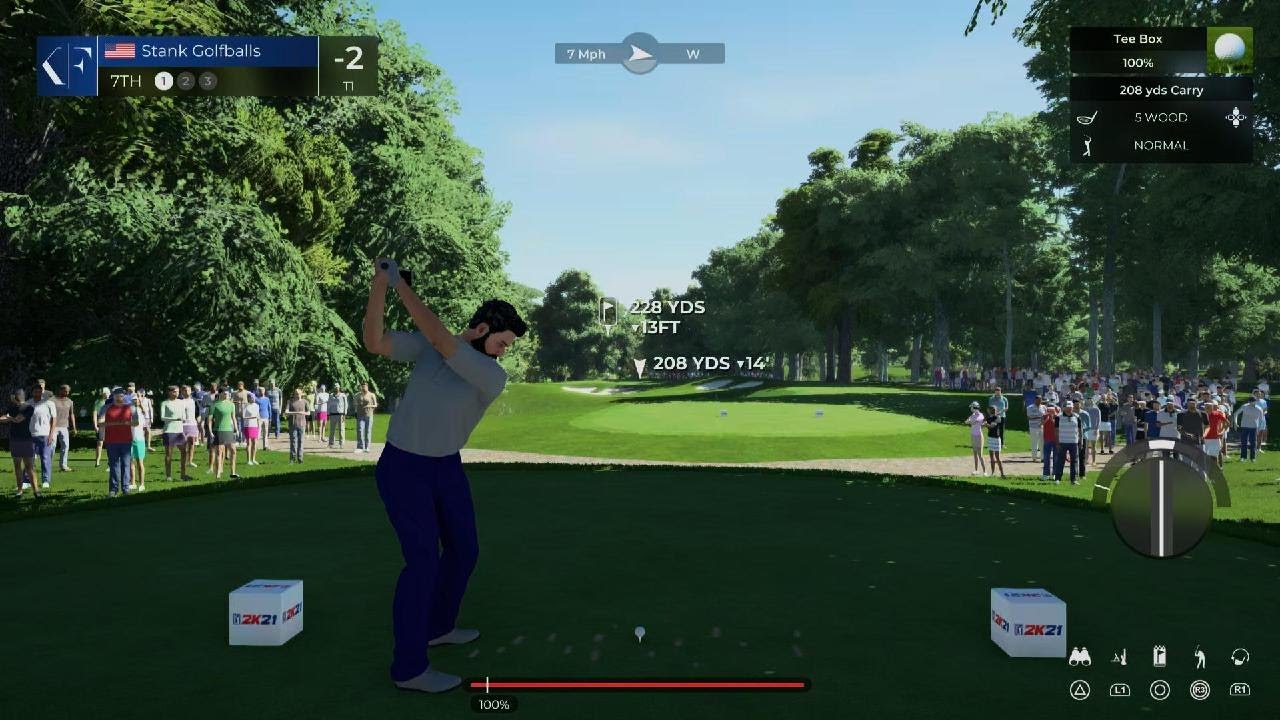Click the wind direction arrow indicator
Viewport: 1280px width, 720px height.
pyautogui.click(x=640, y=54)
